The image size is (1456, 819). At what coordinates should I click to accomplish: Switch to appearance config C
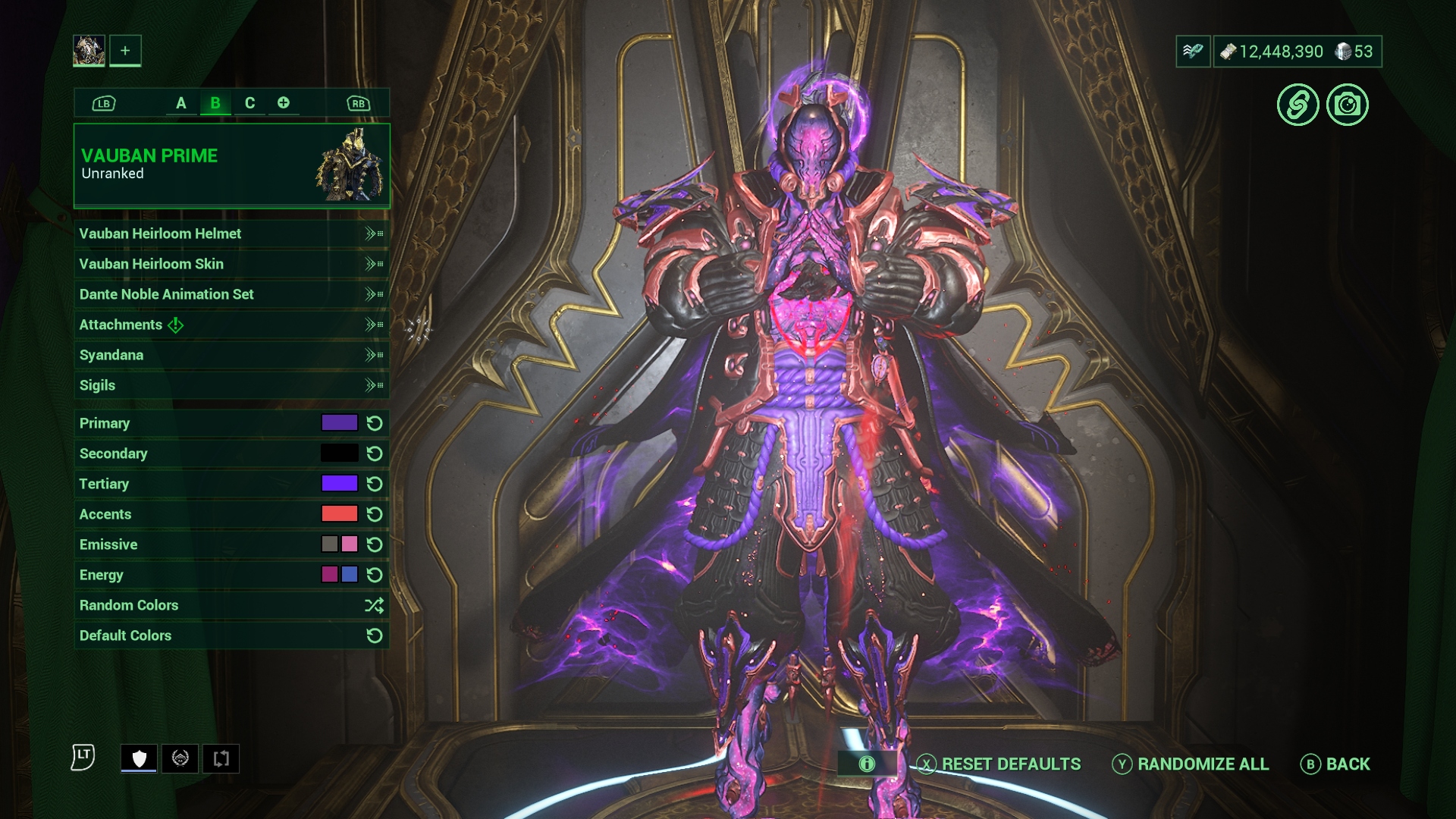(x=249, y=103)
